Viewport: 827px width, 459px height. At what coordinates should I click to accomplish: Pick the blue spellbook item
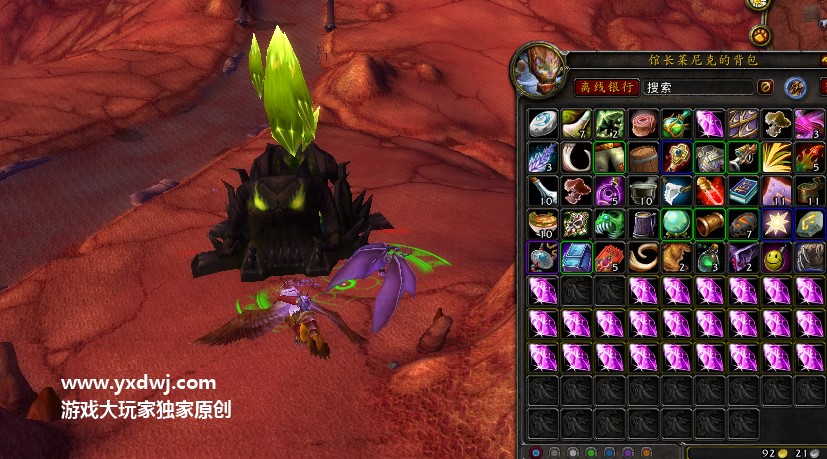point(743,191)
